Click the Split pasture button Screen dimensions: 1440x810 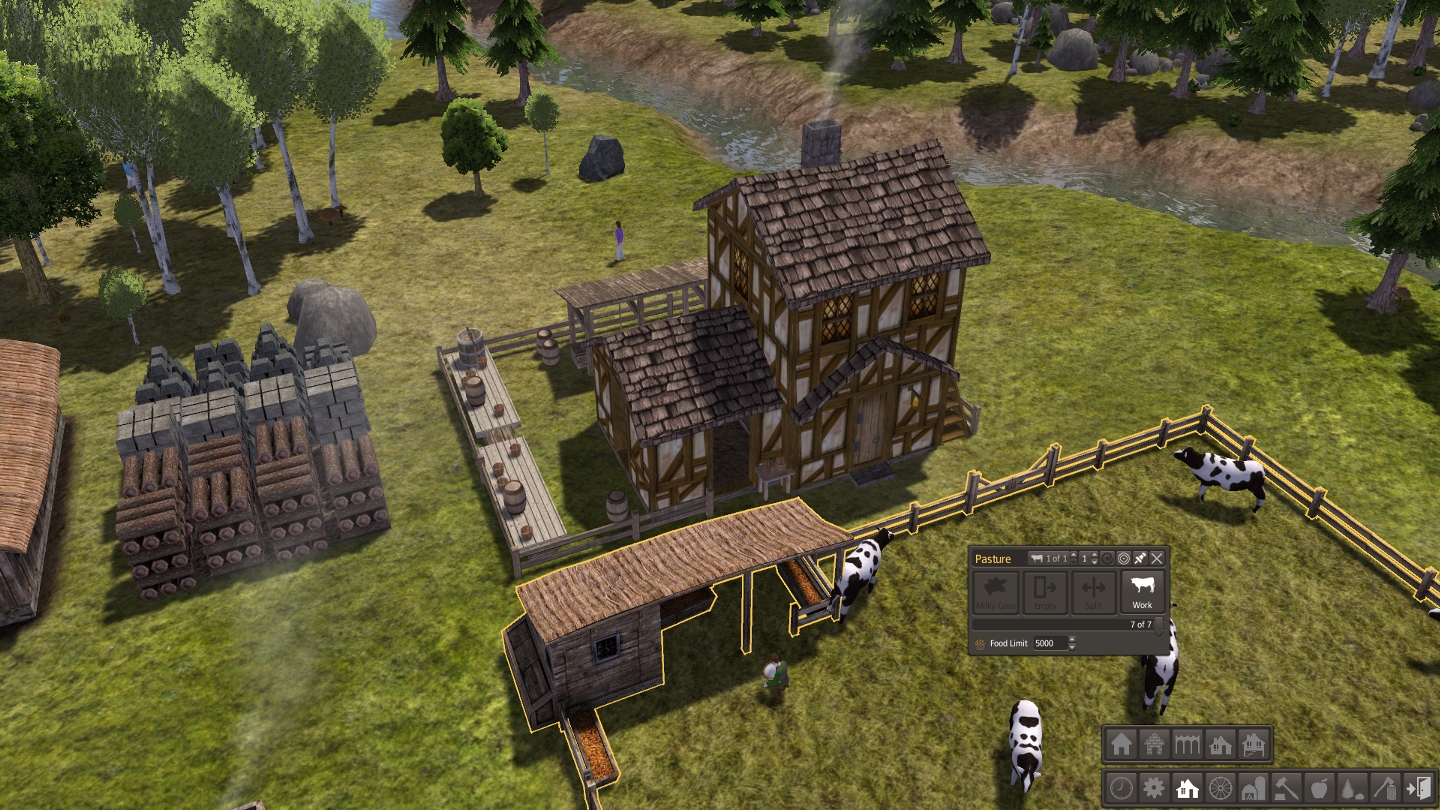pos(1093,592)
